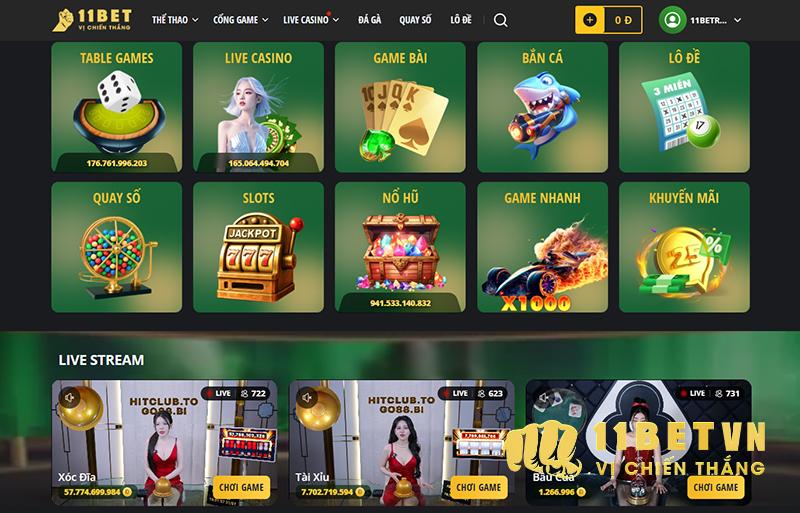The height and width of the screenshot is (513, 800).
Task: Open the Slots jackpot machine tile
Action: [x=258, y=247]
